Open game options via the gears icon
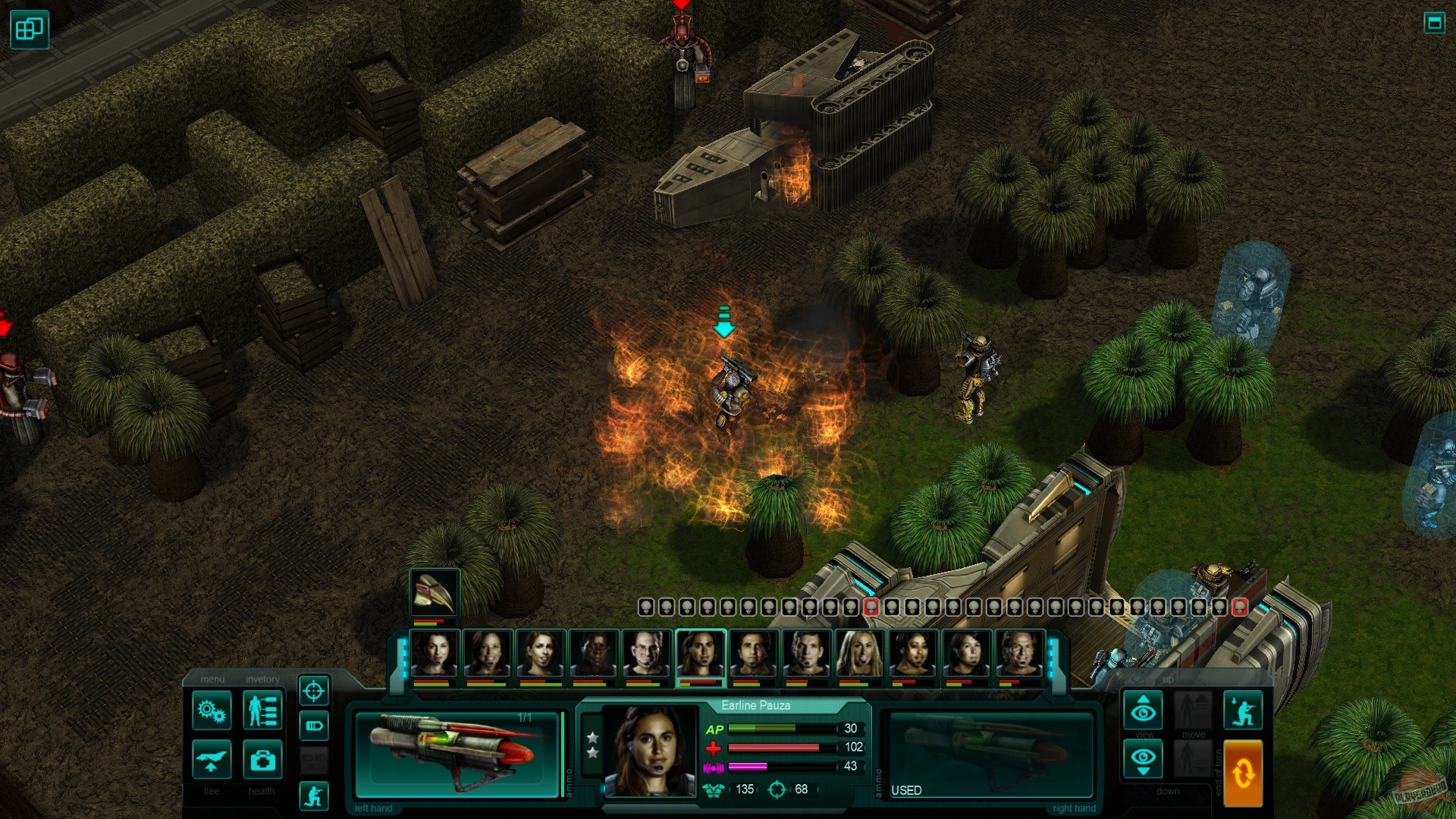Screen dimensions: 1456x819 213,710
